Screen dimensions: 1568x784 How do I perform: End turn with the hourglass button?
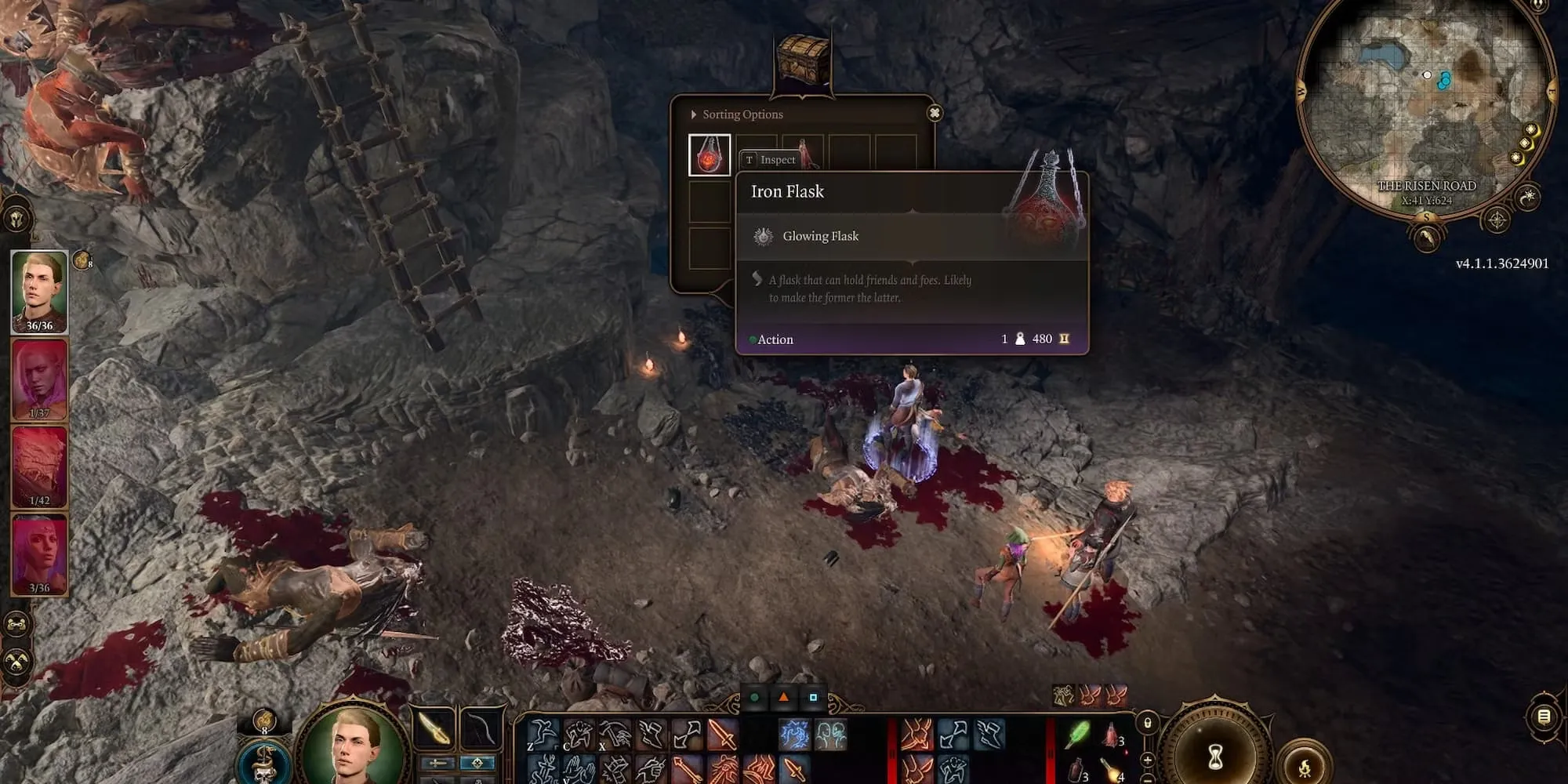pos(1215,757)
